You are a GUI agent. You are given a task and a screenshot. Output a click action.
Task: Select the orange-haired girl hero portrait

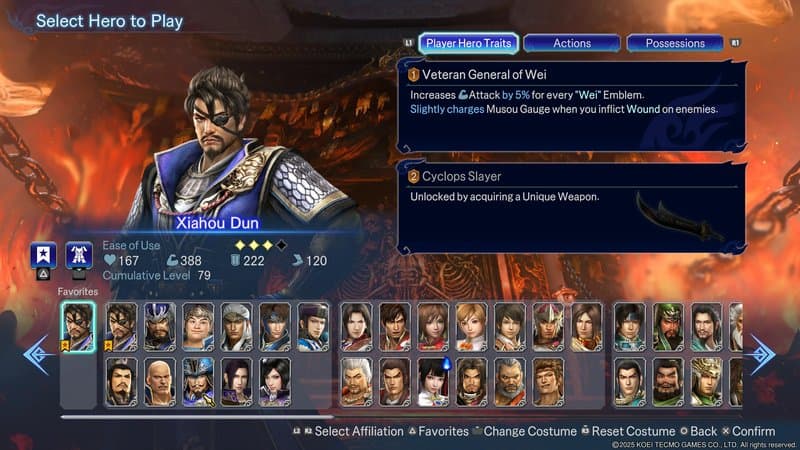[471, 327]
